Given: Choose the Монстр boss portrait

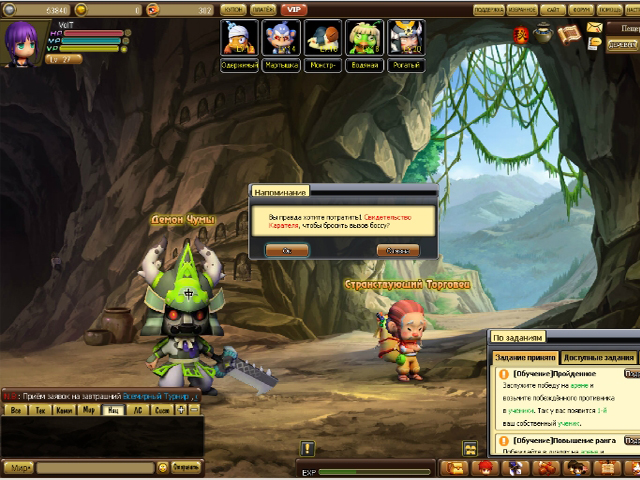Looking at the screenshot, I should pyautogui.click(x=322, y=40).
